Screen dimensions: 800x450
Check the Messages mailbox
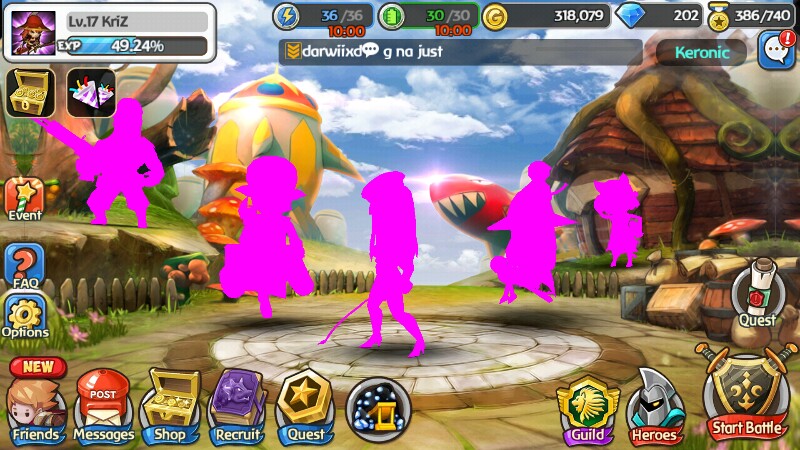click(x=103, y=405)
